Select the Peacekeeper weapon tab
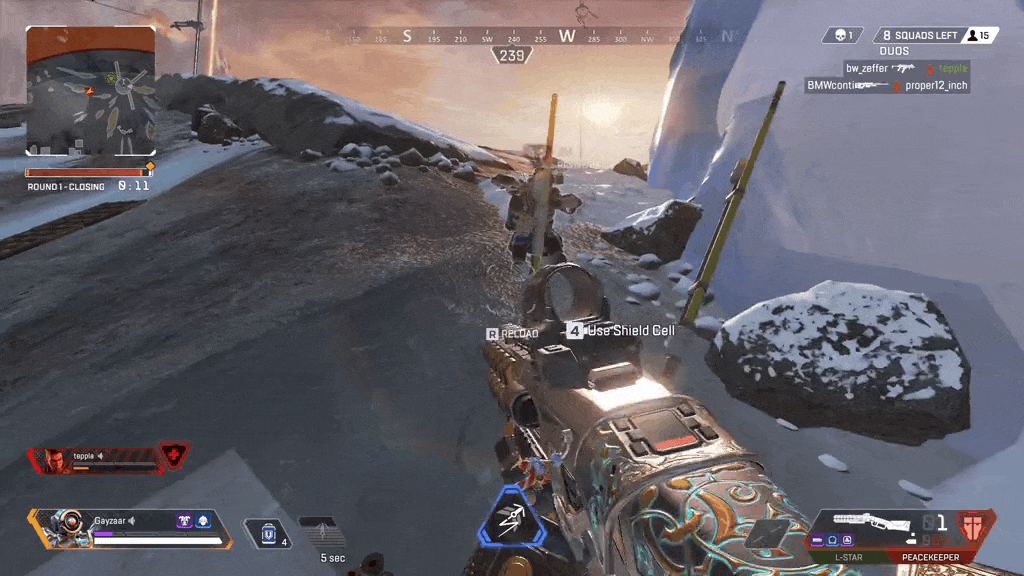1024x576 pixels. click(929, 556)
